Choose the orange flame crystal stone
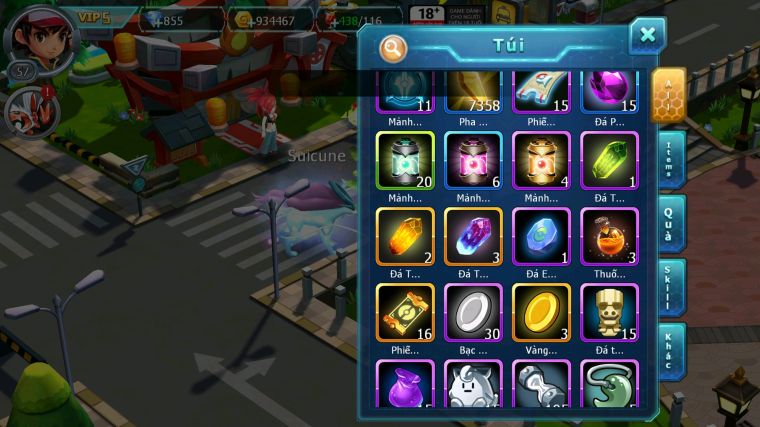 coord(406,236)
